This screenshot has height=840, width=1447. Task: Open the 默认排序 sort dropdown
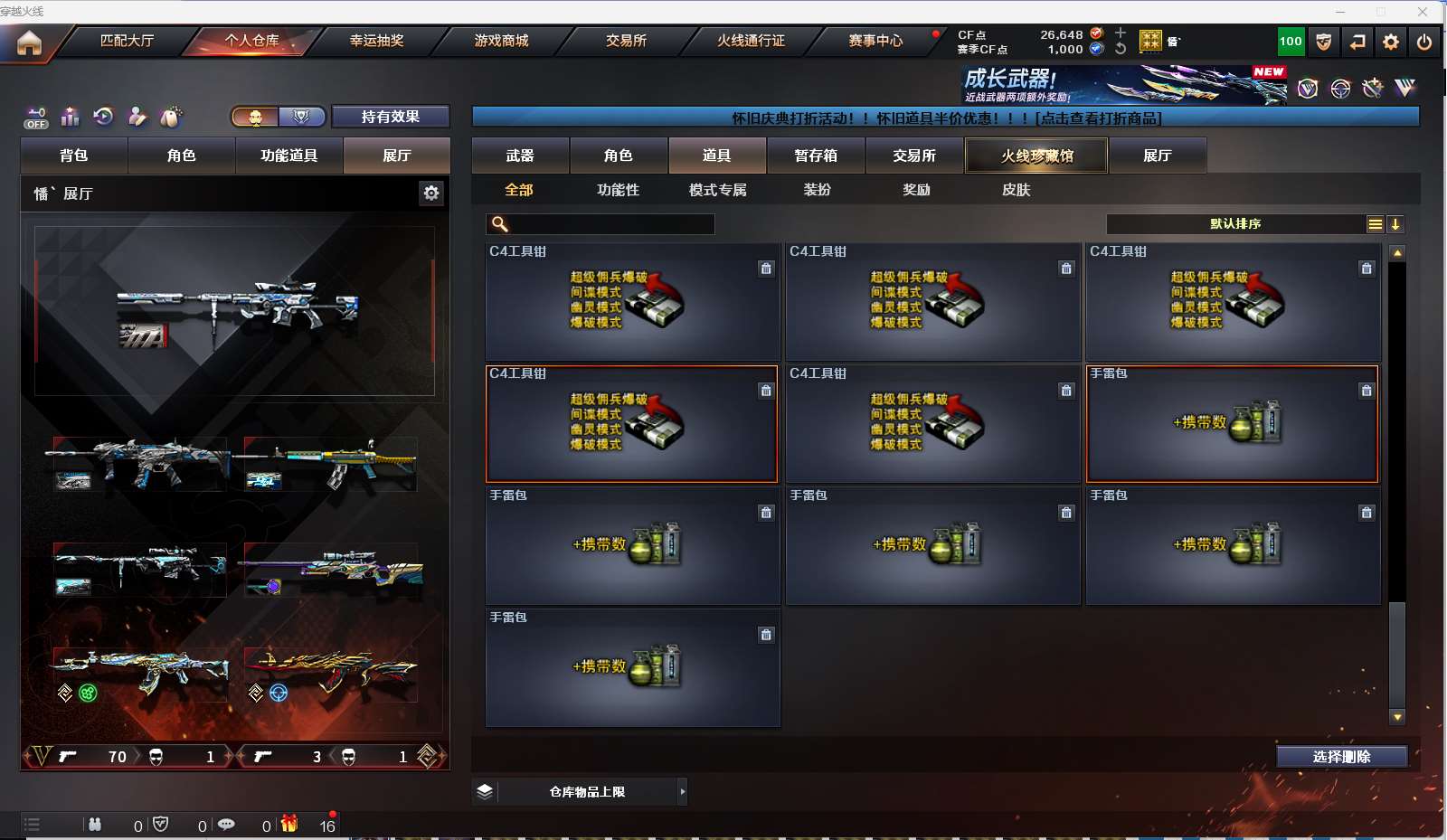click(x=1235, y=224)
